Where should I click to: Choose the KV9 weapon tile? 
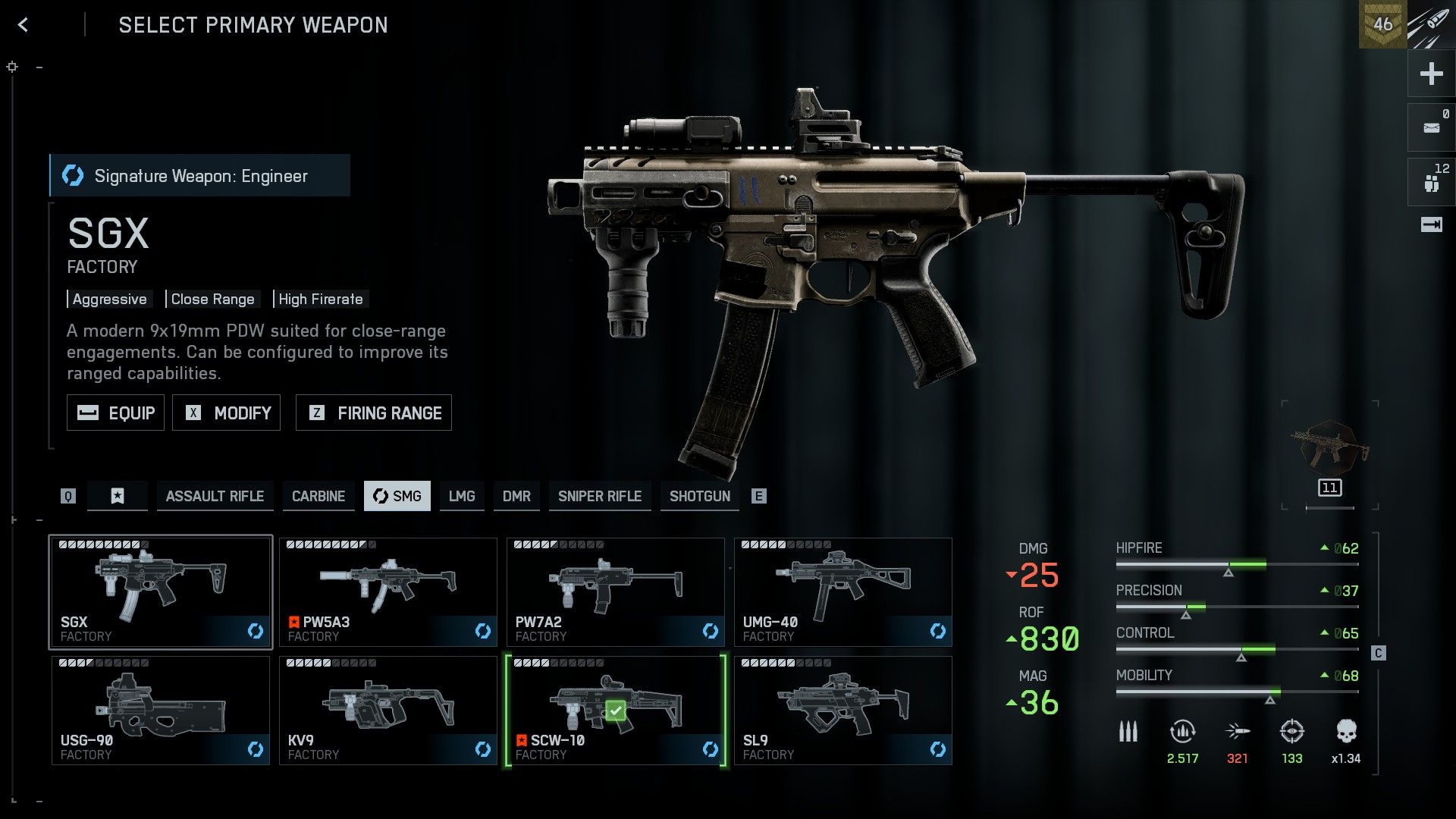tap(388, 711)
